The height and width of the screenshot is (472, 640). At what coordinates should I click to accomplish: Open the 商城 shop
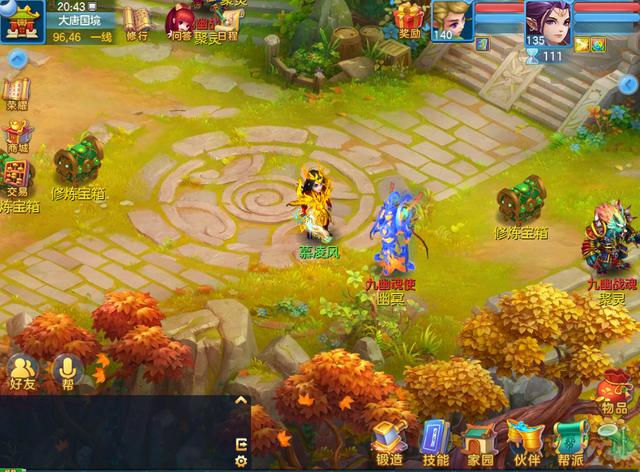click(16, 137)
